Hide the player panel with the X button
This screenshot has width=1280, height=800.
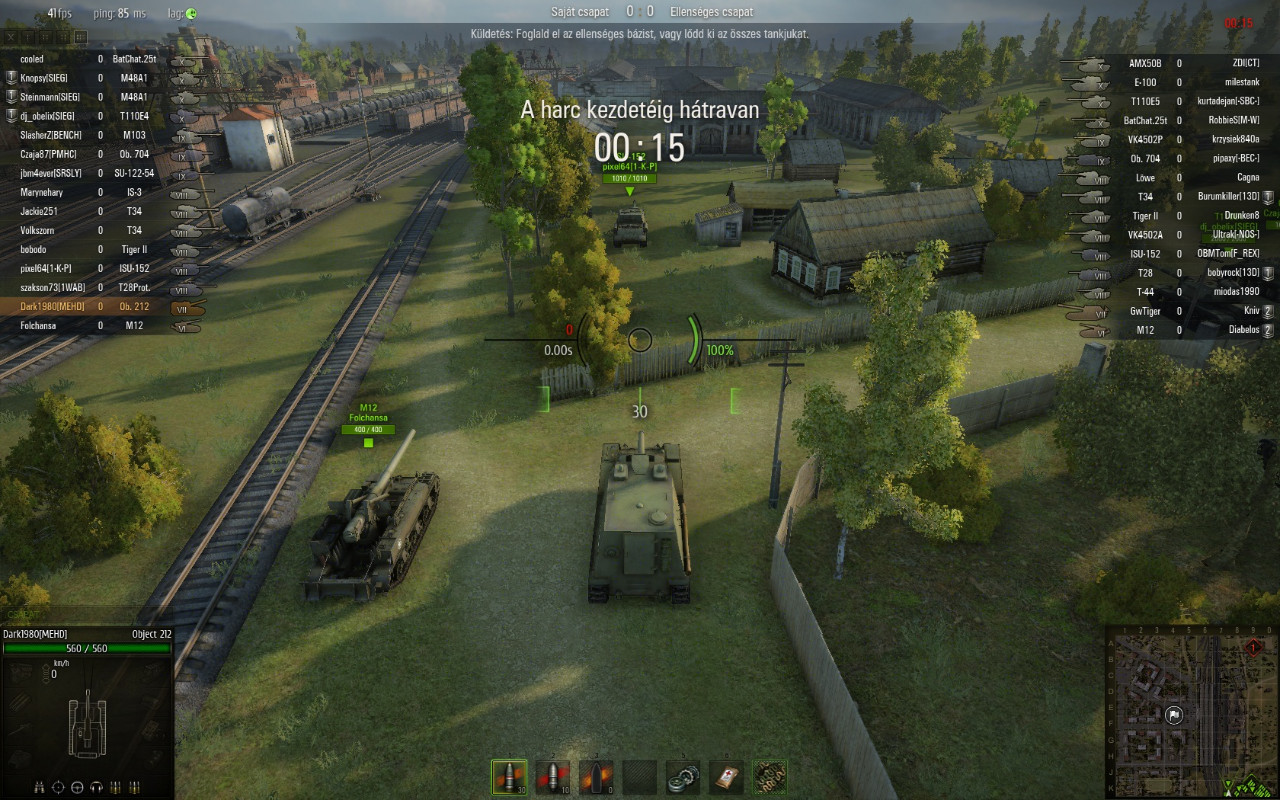coord(11,37)
